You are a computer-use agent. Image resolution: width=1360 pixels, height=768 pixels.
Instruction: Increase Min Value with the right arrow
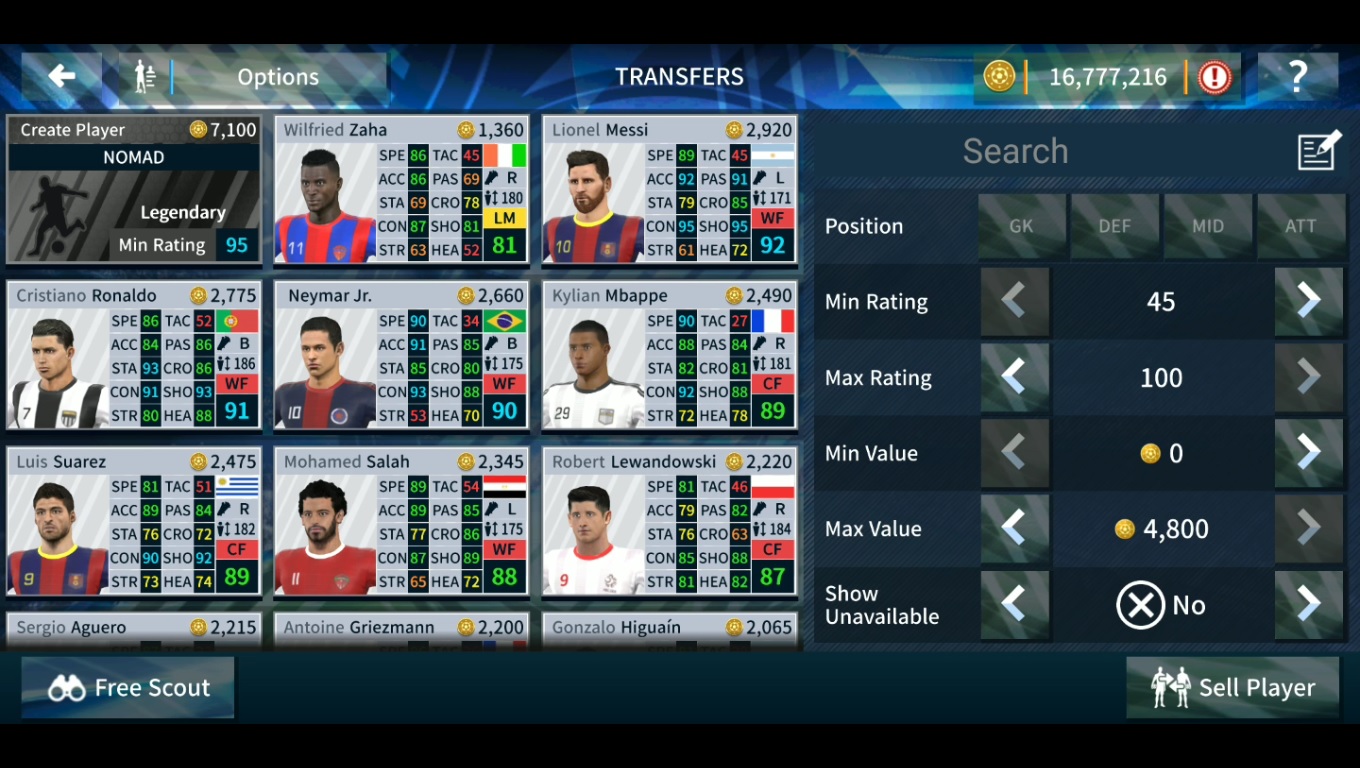point(1308,453)
